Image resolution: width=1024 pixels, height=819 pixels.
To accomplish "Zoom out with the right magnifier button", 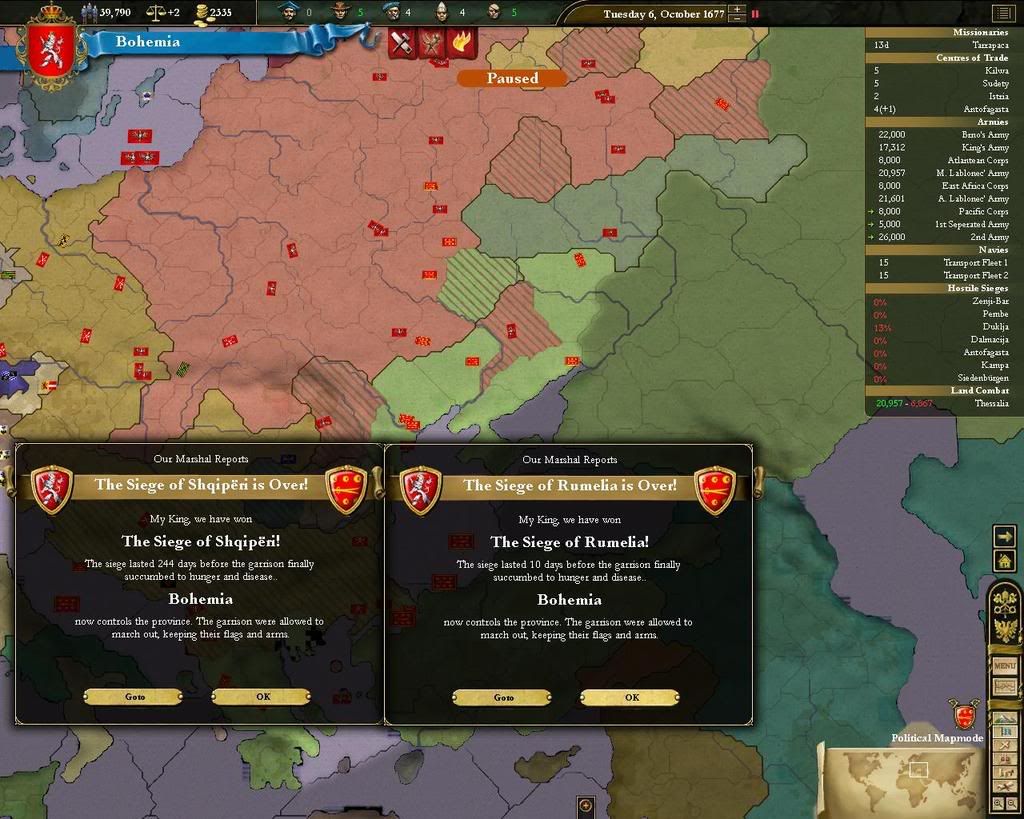I will [x=1012, y=803].
